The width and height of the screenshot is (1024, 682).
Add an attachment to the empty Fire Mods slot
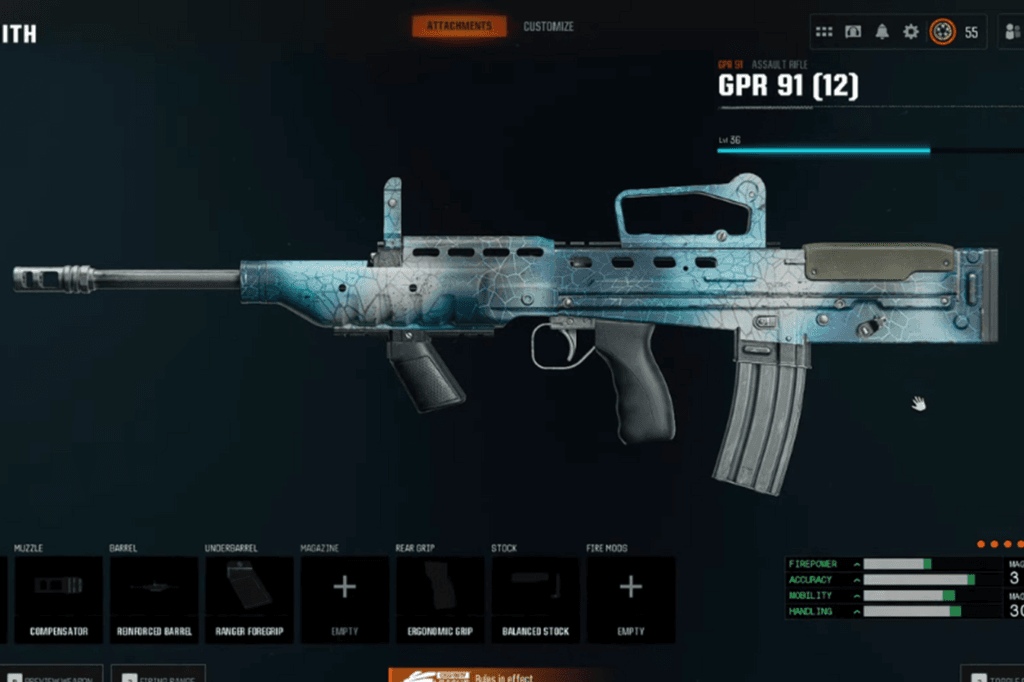pyautogui.click(x=630, y=599)
